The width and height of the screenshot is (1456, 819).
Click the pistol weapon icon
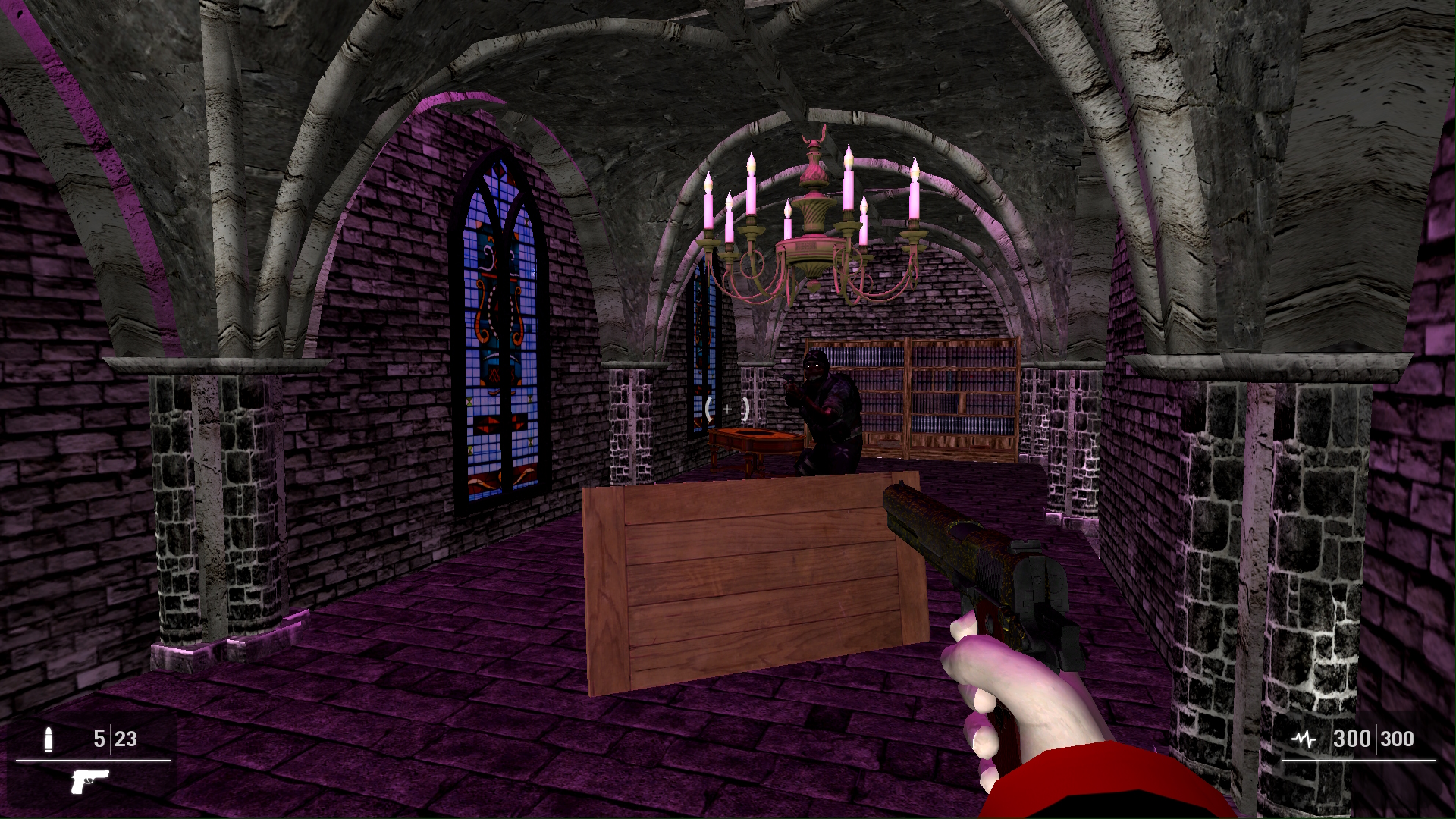click(x=89, y=781)
